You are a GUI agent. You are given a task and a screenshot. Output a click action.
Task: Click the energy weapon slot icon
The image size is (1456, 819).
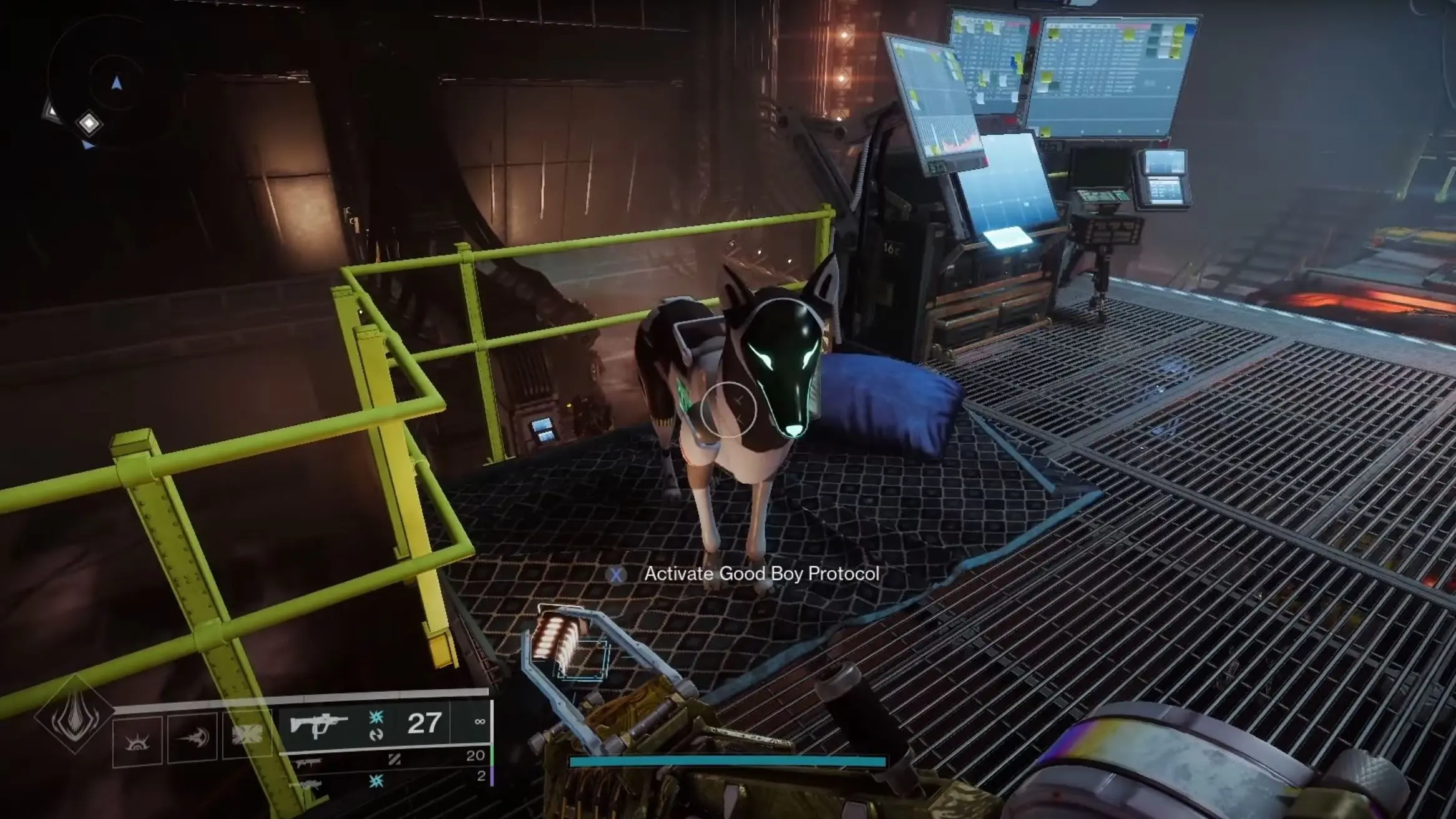click(310, 763)
